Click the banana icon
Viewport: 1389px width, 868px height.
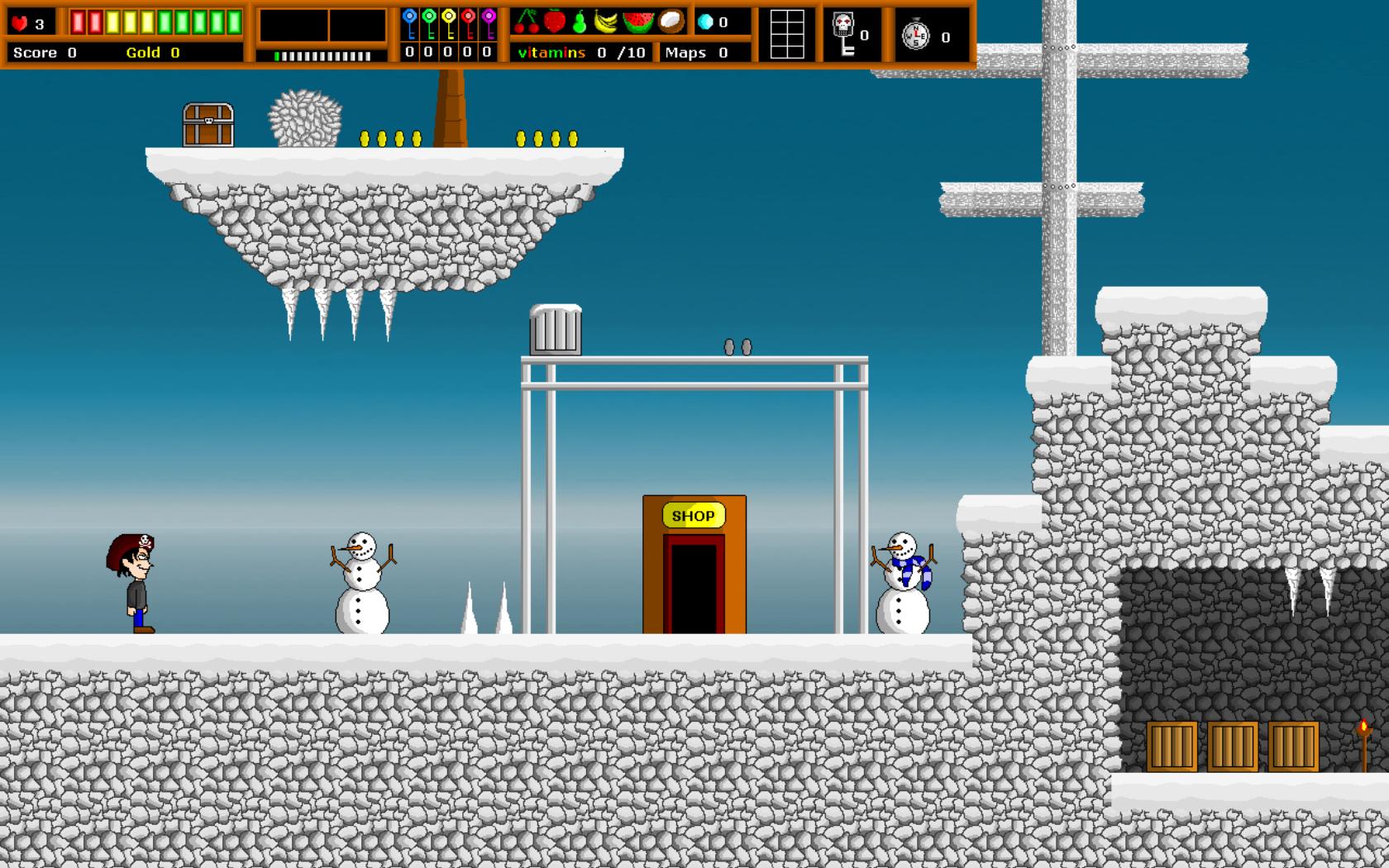[607, 22]
